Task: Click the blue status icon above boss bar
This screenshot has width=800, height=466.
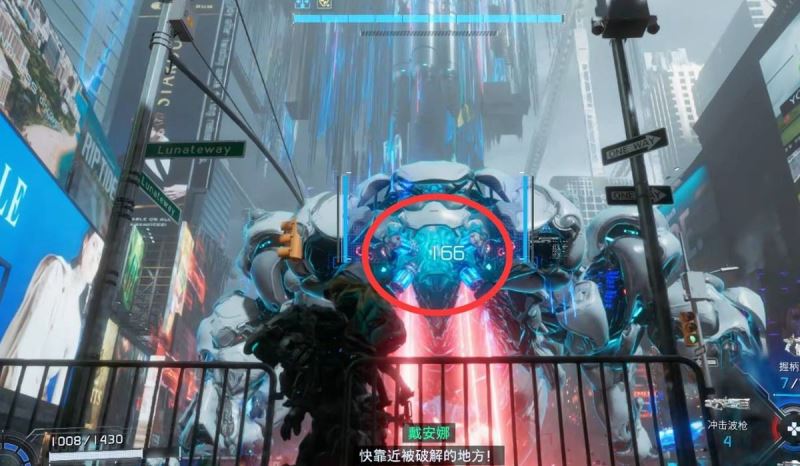Action: [301, 4]
